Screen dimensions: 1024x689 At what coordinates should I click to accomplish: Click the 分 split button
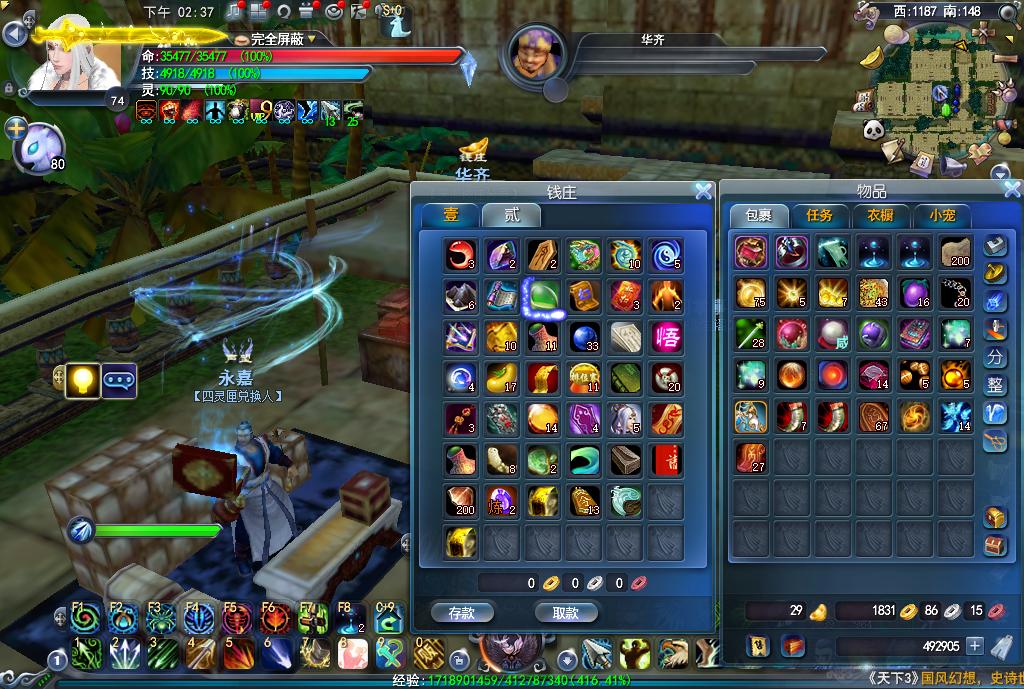click(x=995, y=357)
